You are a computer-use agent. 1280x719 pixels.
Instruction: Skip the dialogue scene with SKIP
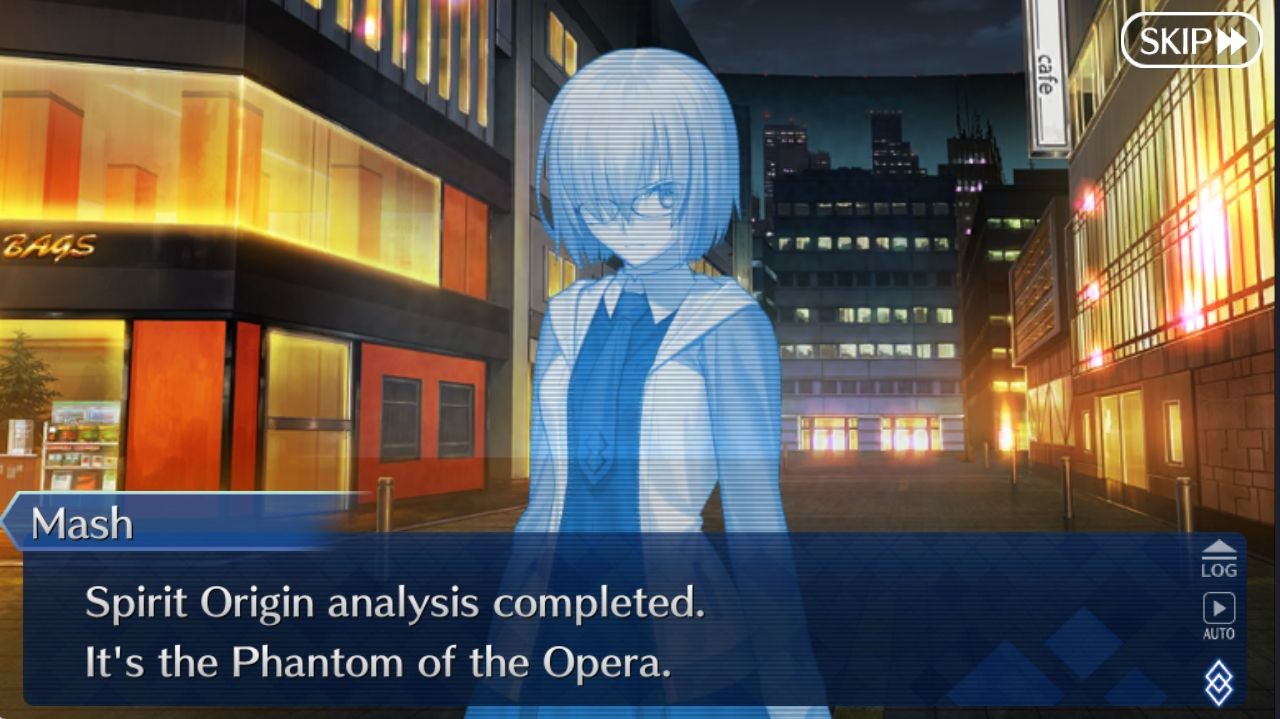pyautogui.click(x=1191, y=41)
